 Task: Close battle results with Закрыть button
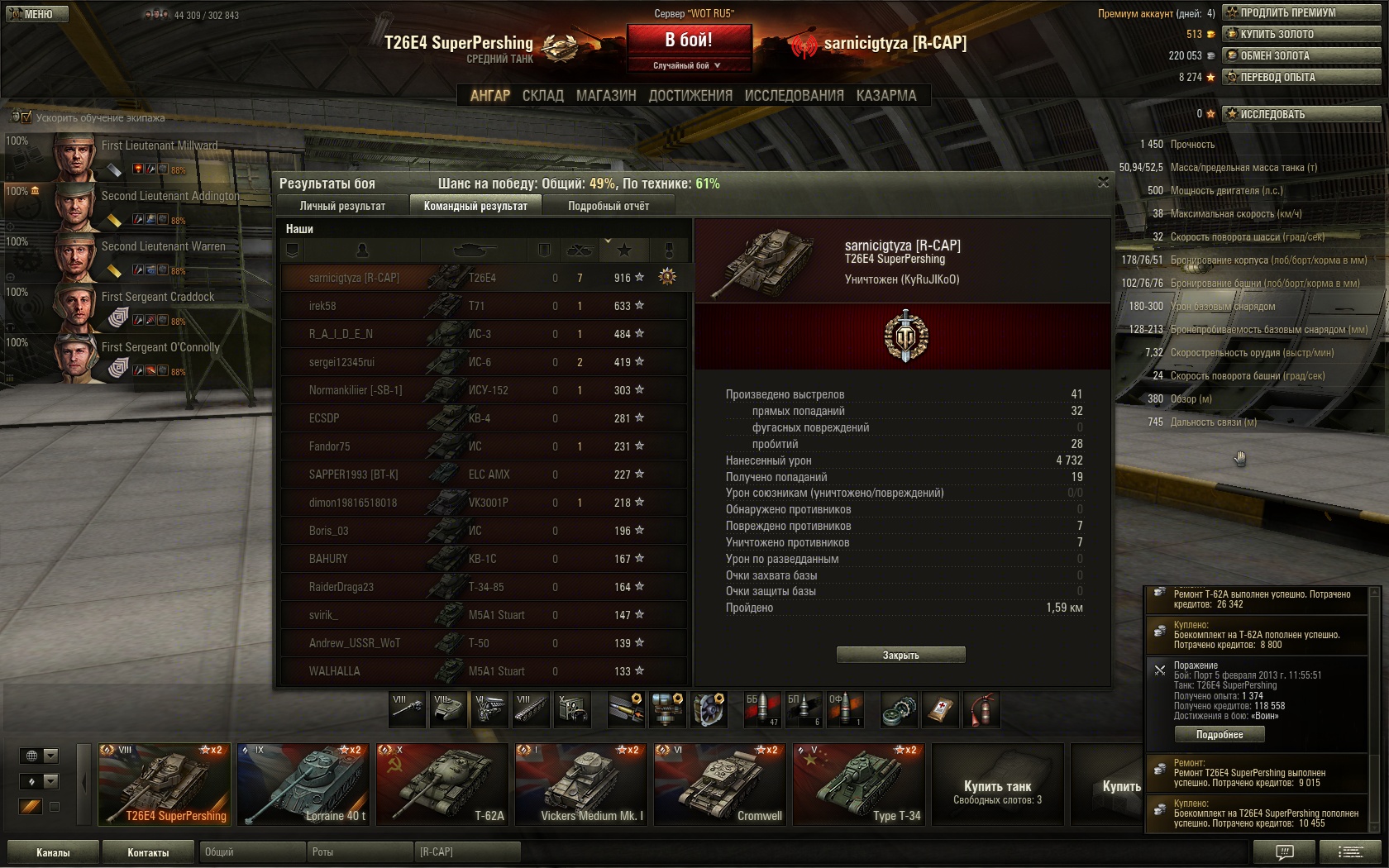click(x=900, y=655)
